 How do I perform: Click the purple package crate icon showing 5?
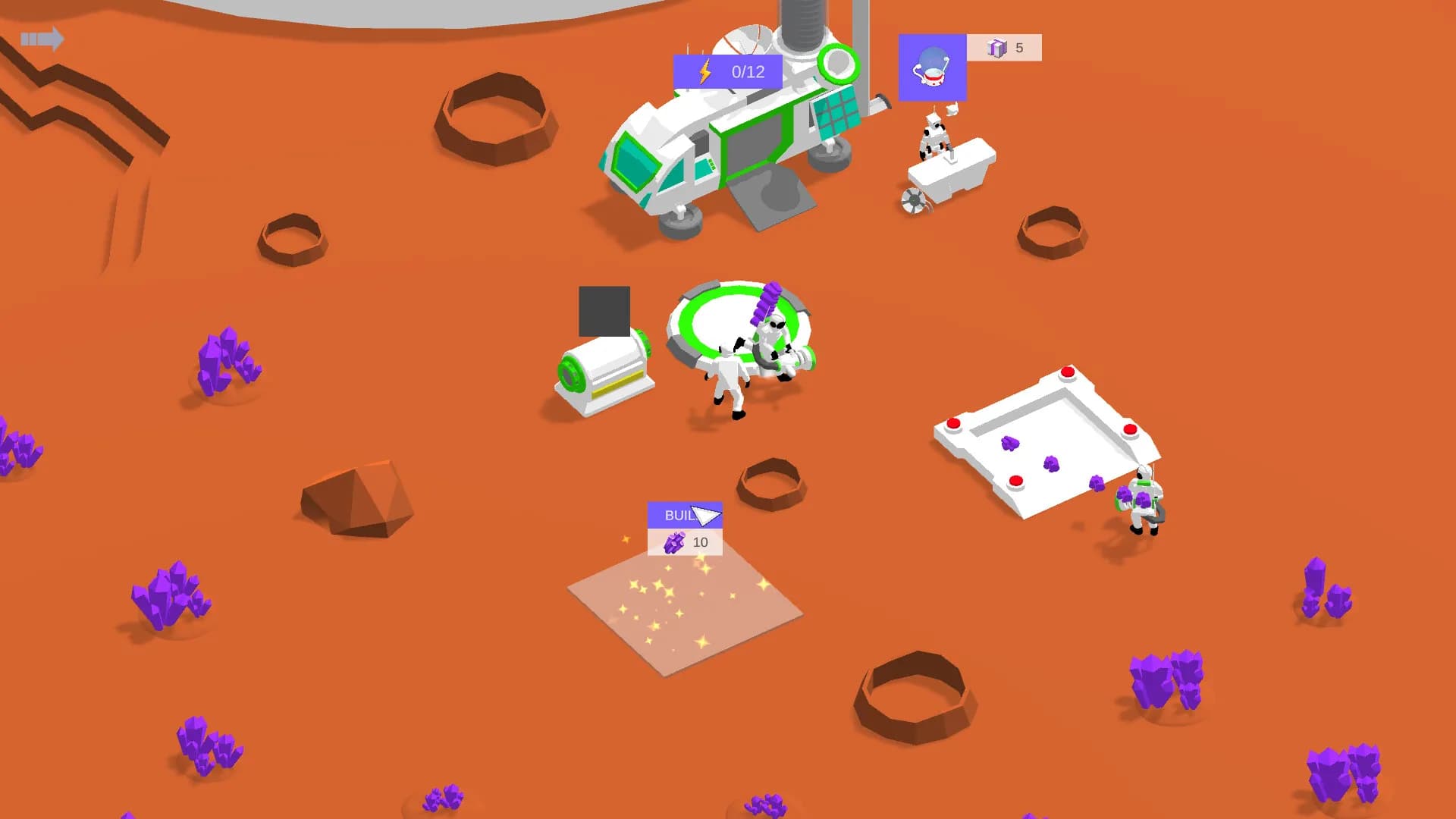click(999, 47)
